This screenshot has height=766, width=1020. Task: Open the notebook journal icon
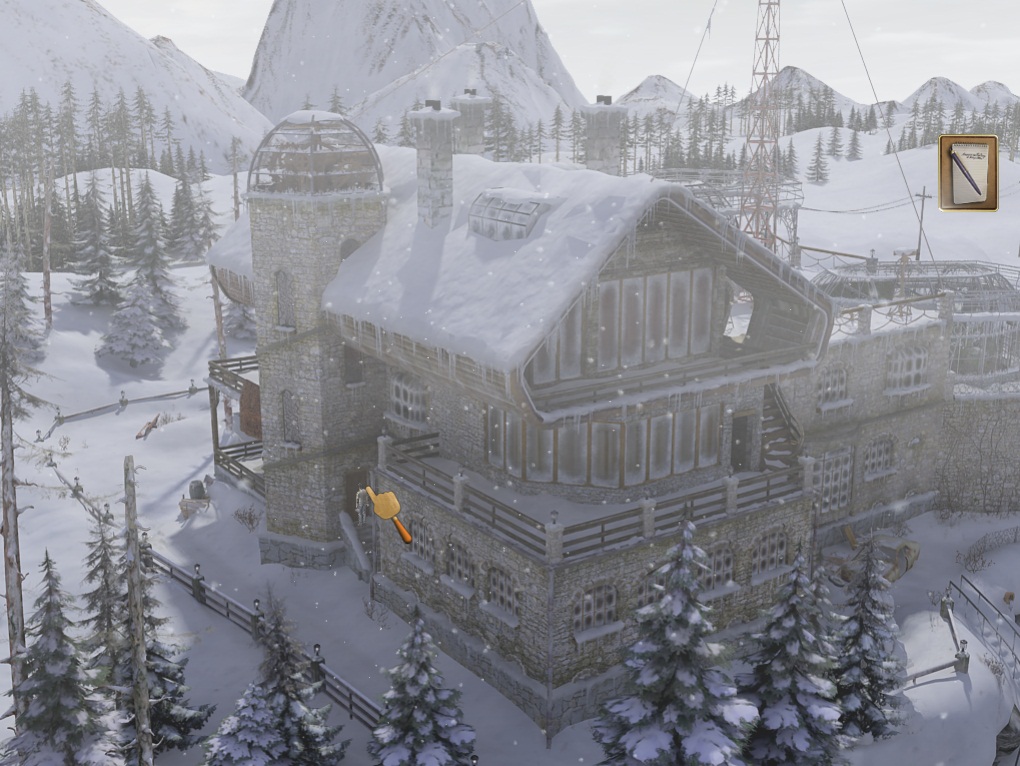[967, 172]
